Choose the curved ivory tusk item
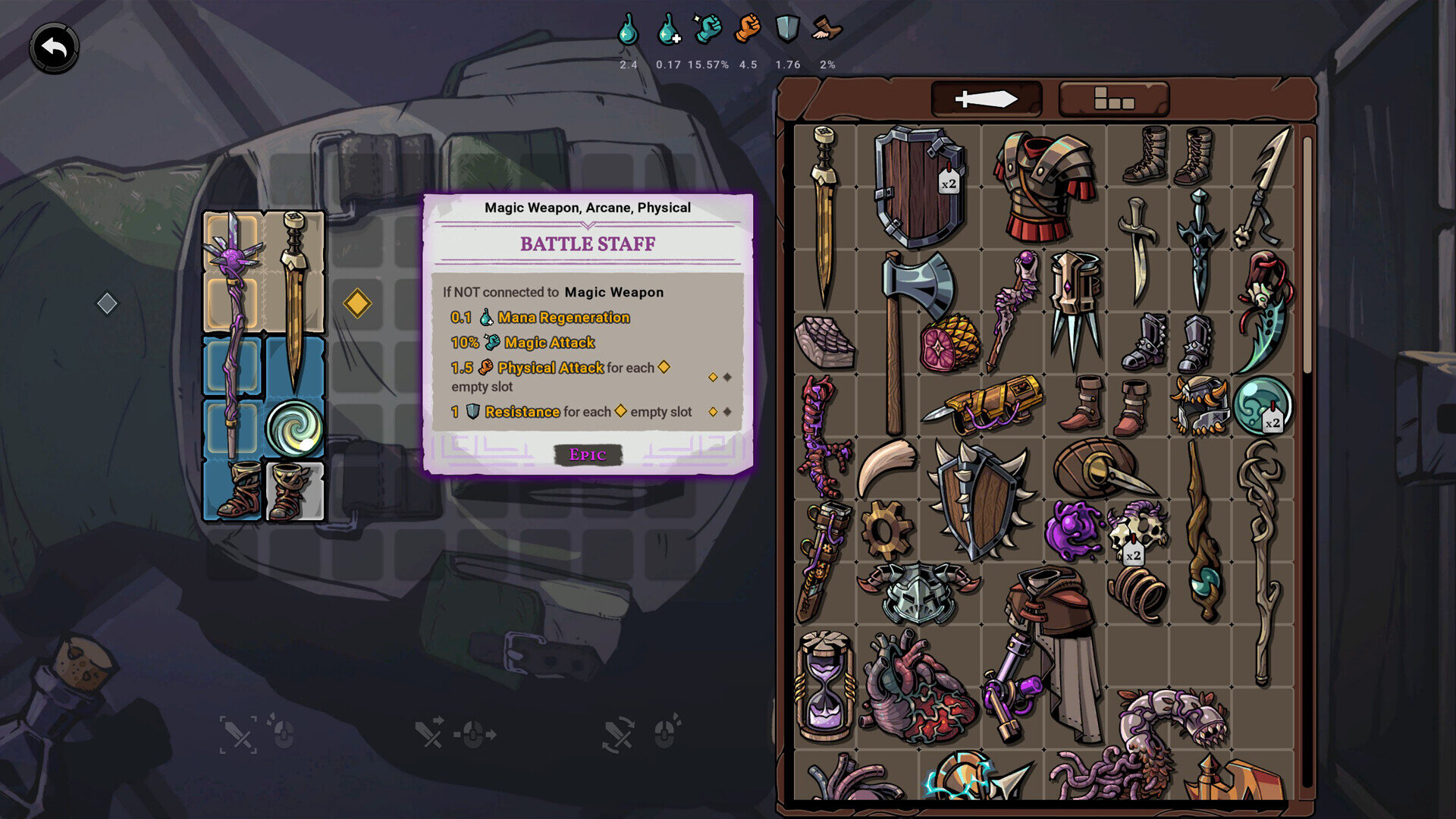 click(886, 466)
